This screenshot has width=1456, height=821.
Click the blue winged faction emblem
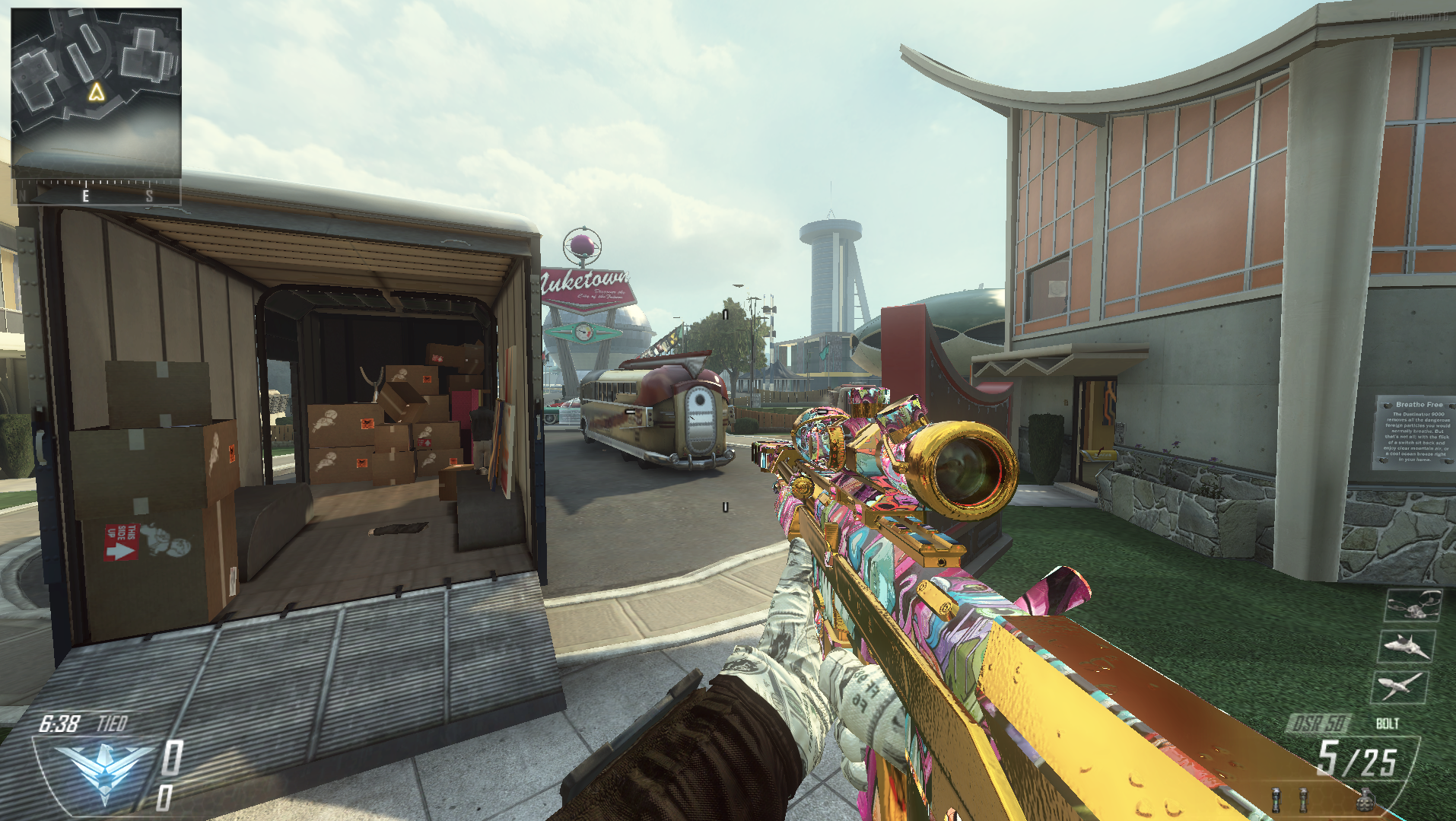[x=103, y=768]
